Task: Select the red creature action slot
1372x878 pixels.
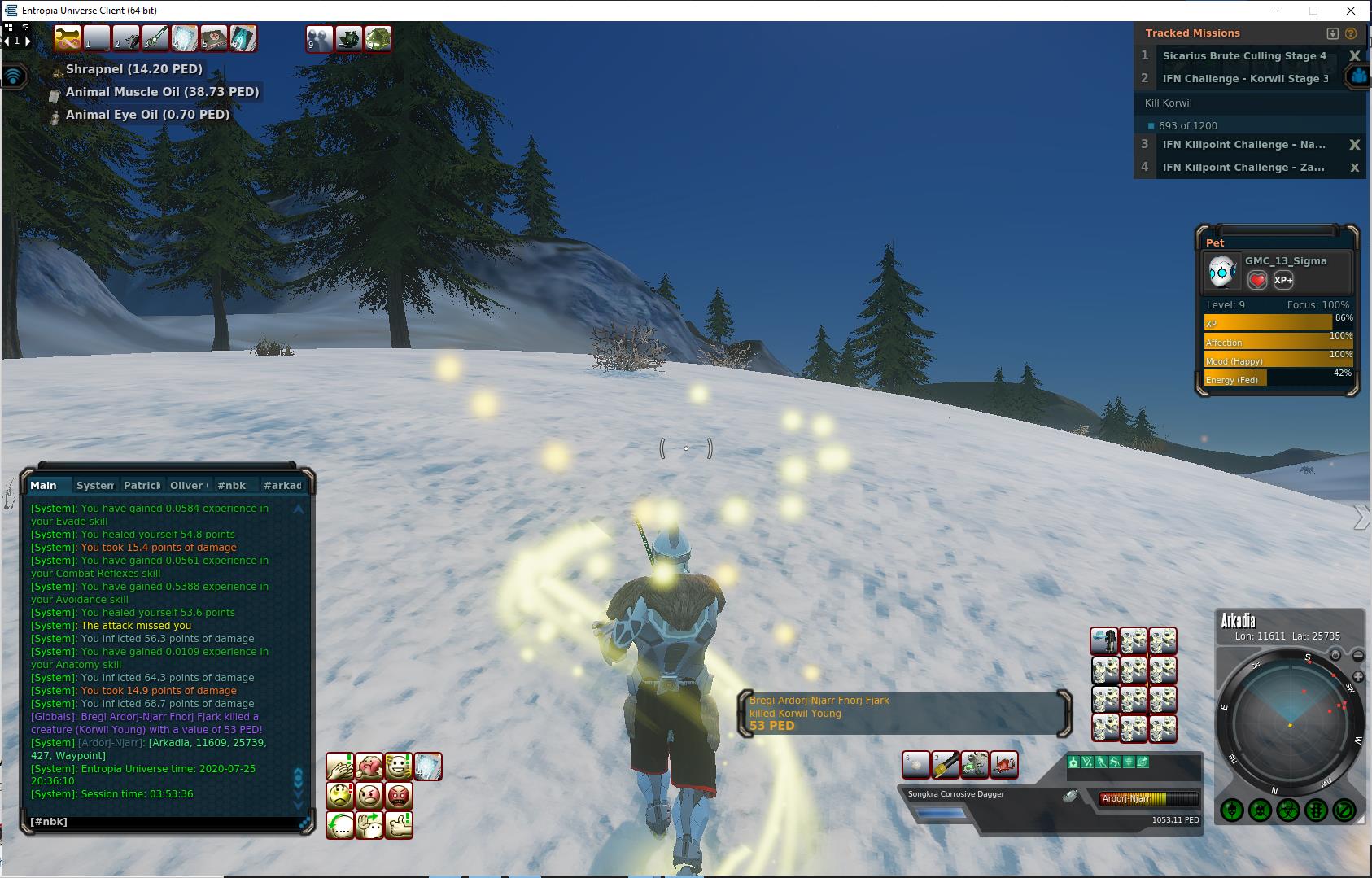Action: click(1004, 765)
